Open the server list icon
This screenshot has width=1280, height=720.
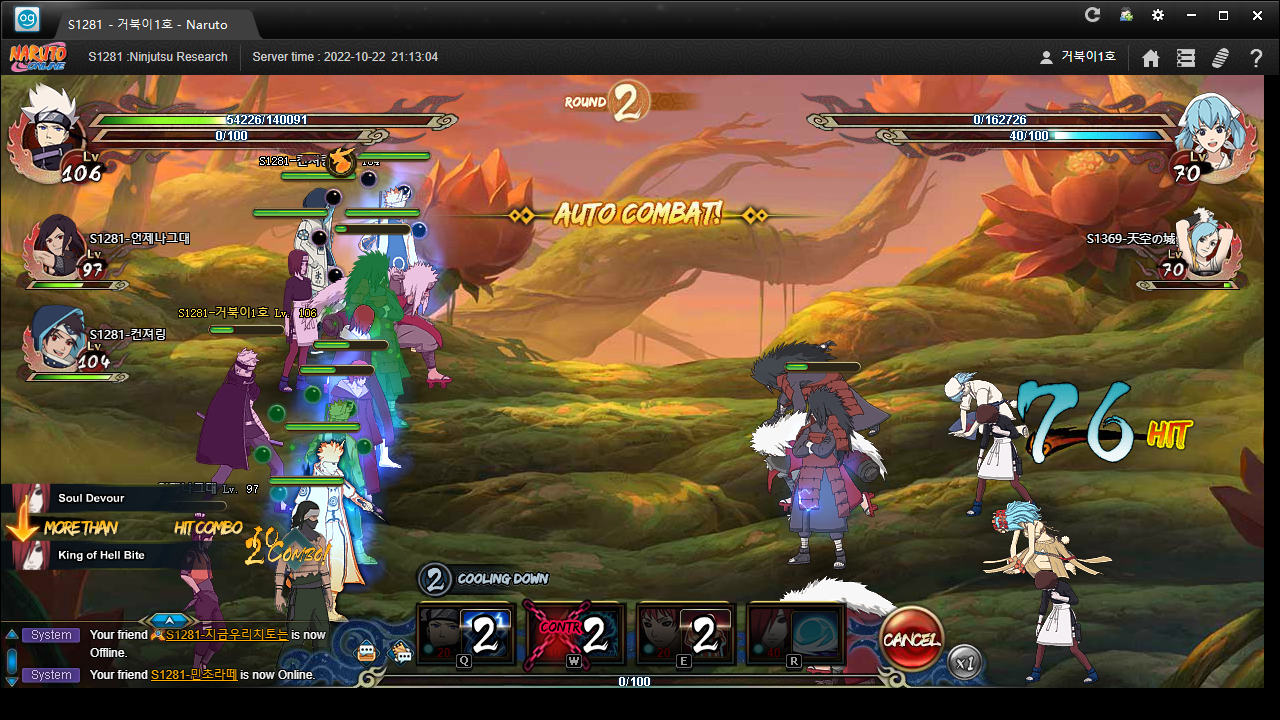(x=1186, y=58)
